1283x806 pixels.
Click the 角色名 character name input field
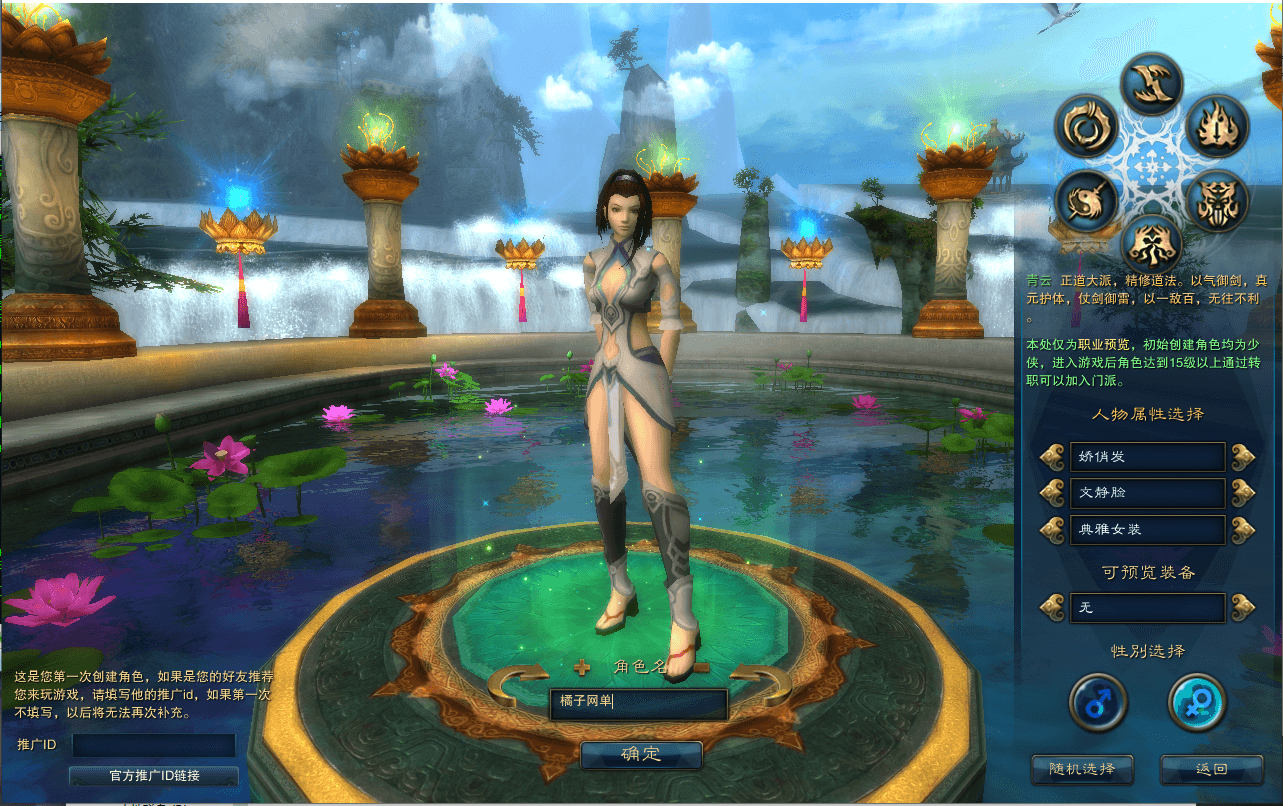[x=638, y=702]
